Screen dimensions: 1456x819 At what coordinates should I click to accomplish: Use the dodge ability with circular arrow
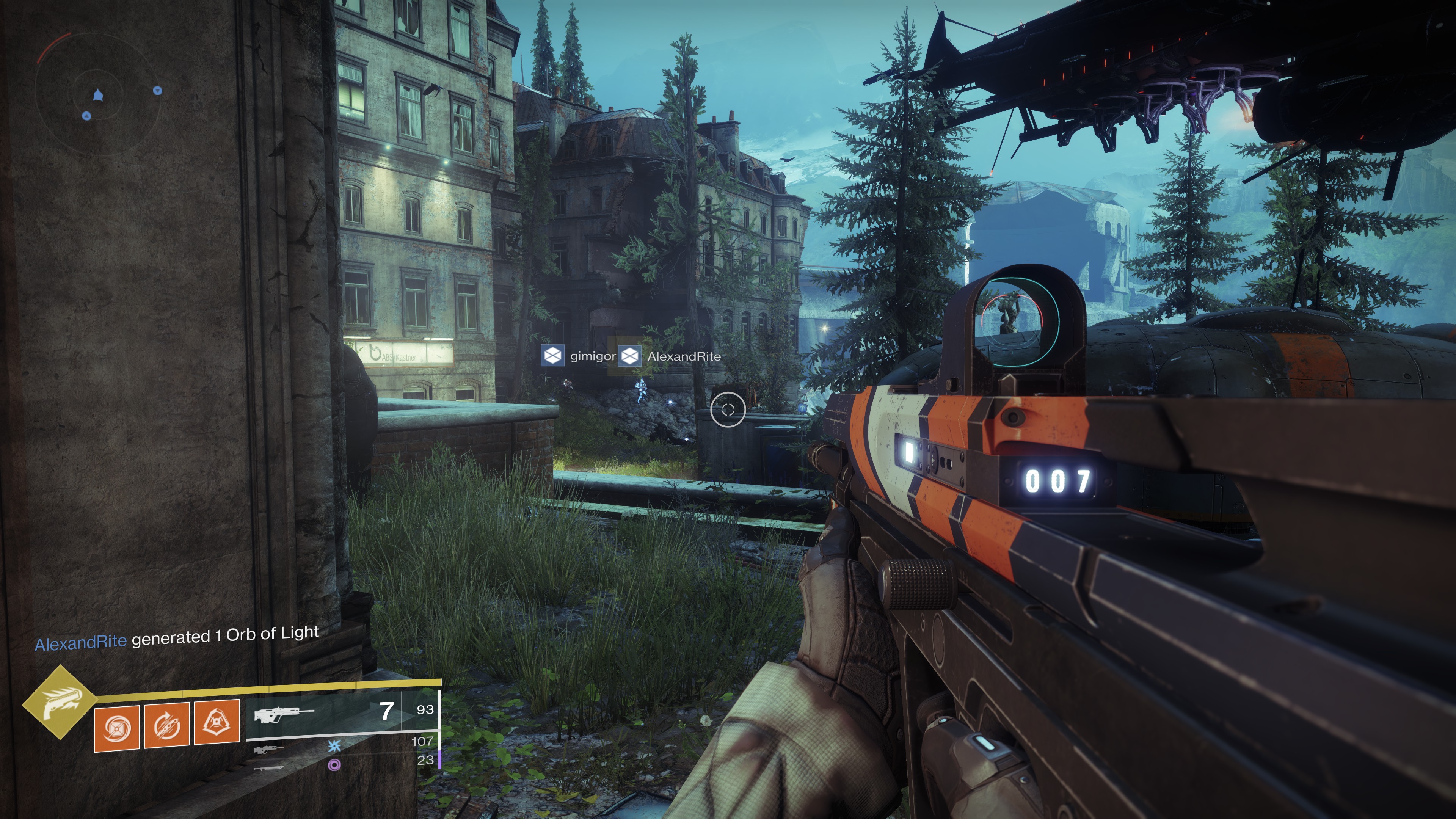166,726
